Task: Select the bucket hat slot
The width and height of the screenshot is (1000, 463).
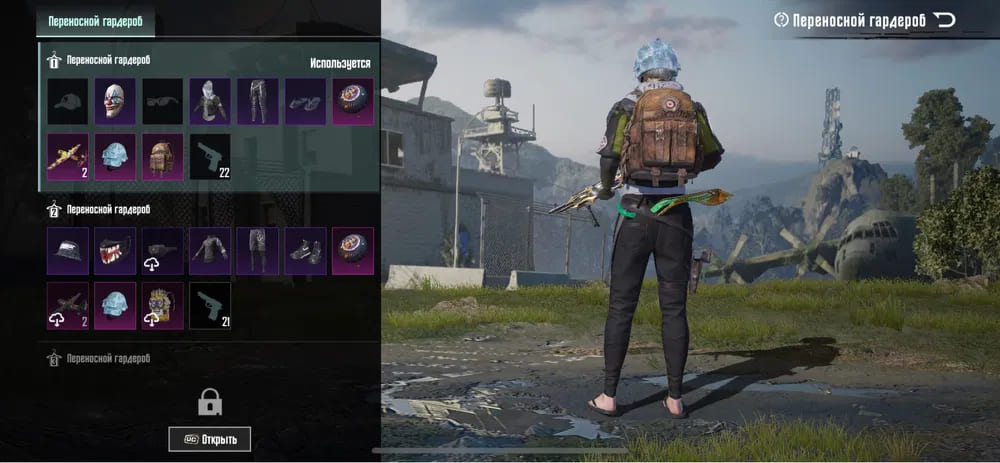Action: [68, 251]
